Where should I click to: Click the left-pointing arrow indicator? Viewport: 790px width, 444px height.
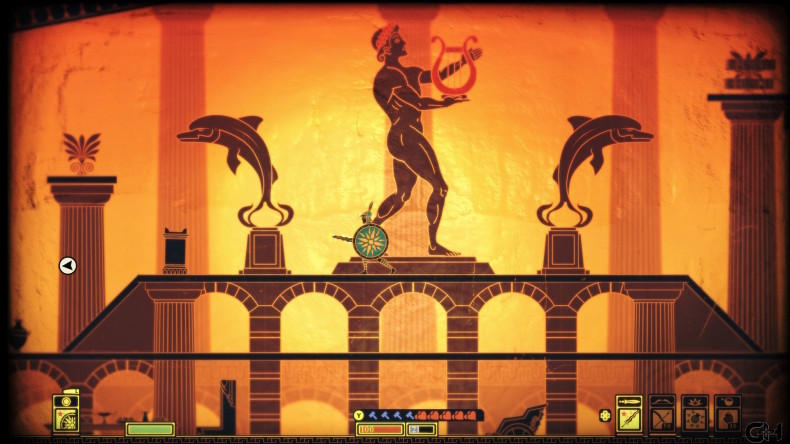(x=68, y=265)
